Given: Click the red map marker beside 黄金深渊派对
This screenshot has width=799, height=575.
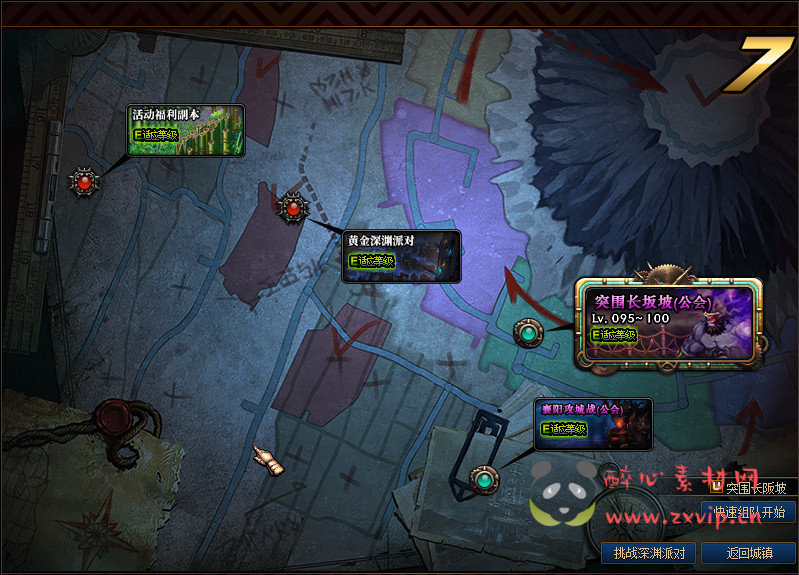Looking at the screenshot, I should [292, 208].
